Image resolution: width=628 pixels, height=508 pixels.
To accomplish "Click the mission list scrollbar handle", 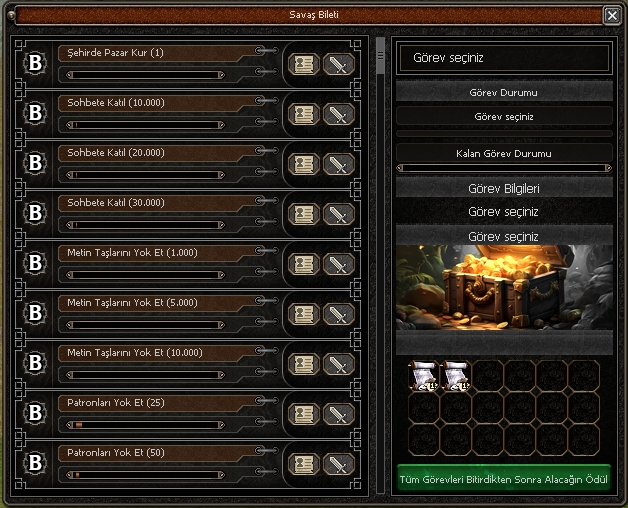I will tap(380, 58).
